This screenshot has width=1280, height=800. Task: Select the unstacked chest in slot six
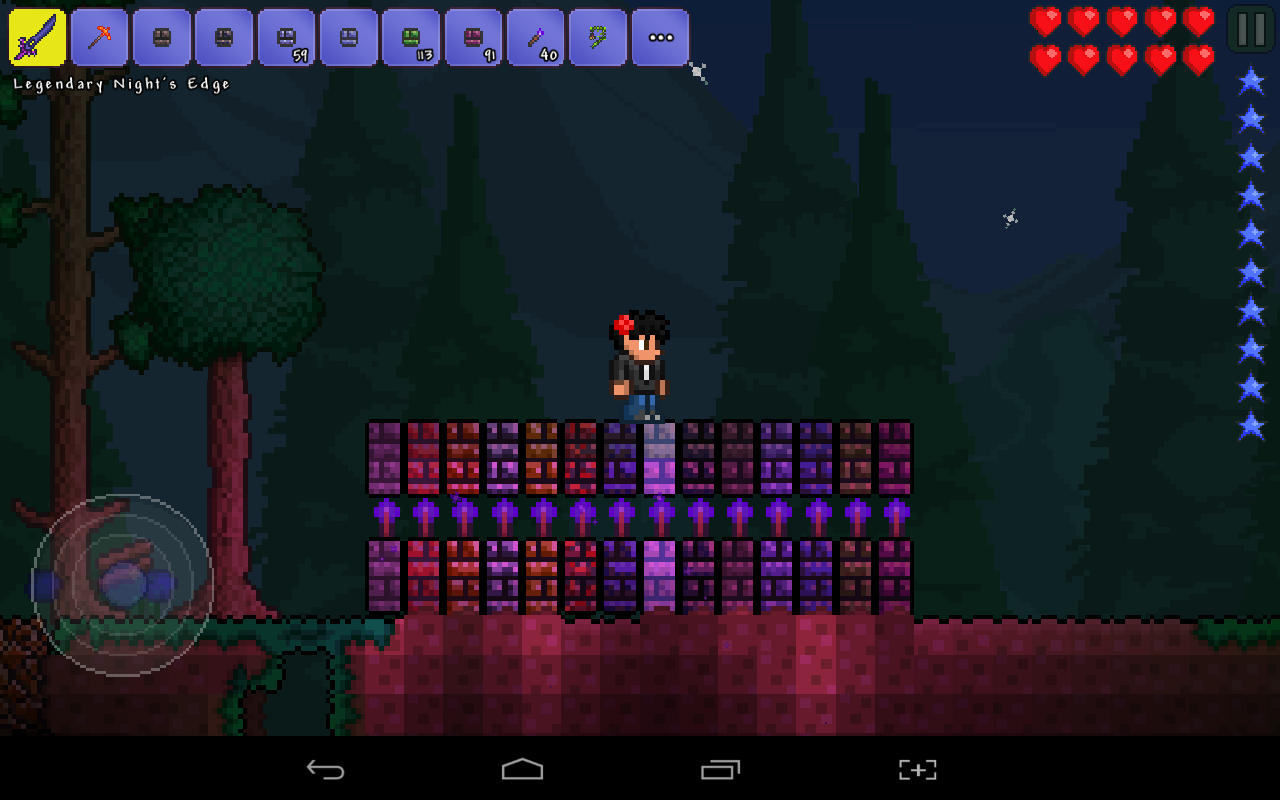348,36
